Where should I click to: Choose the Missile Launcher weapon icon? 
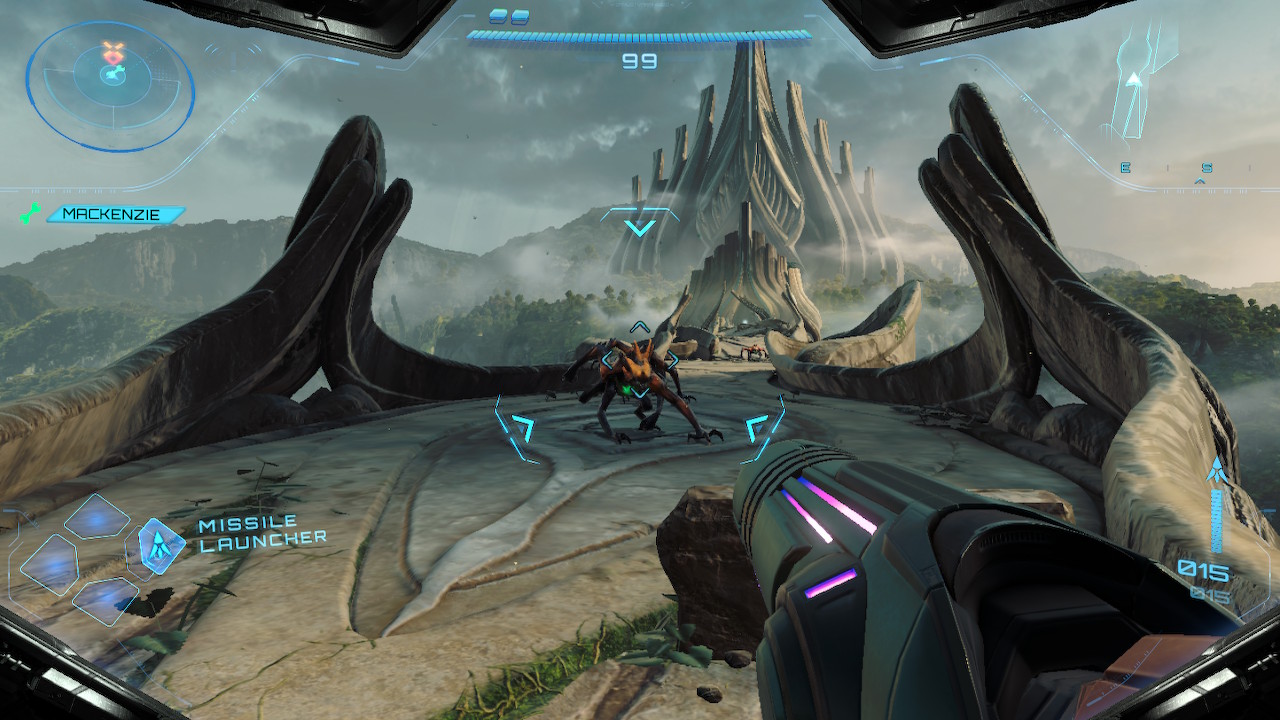coord(161,544)
